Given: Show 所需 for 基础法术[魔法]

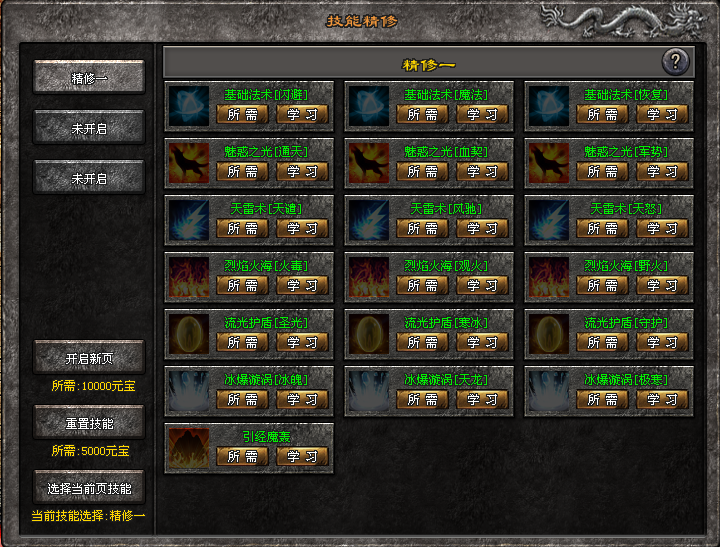Looking at the screenshot, I should (422, 114).
